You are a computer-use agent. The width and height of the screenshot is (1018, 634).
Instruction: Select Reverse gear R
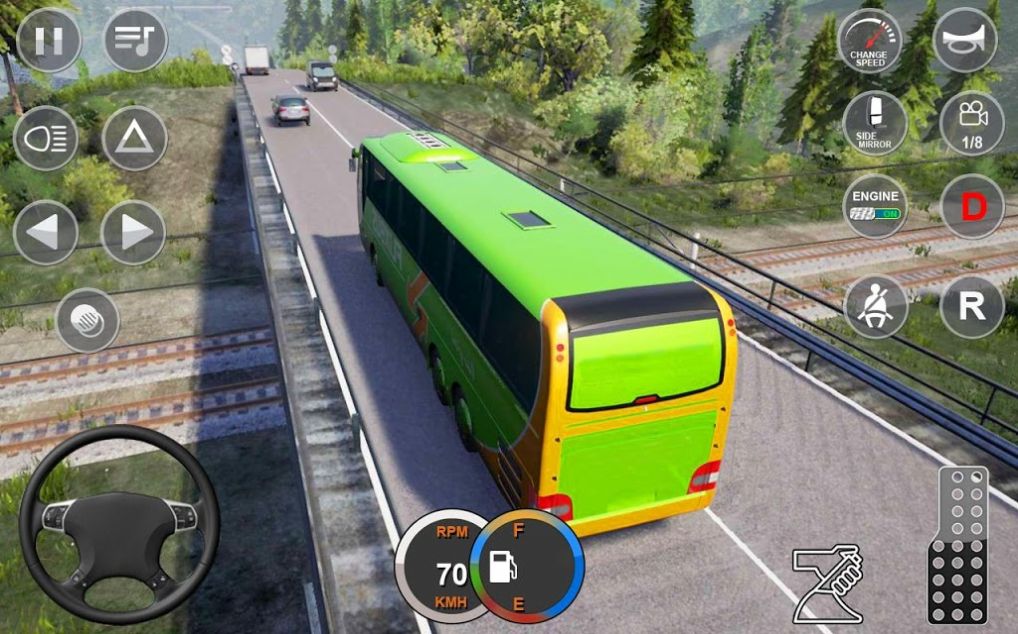[971, 306]
